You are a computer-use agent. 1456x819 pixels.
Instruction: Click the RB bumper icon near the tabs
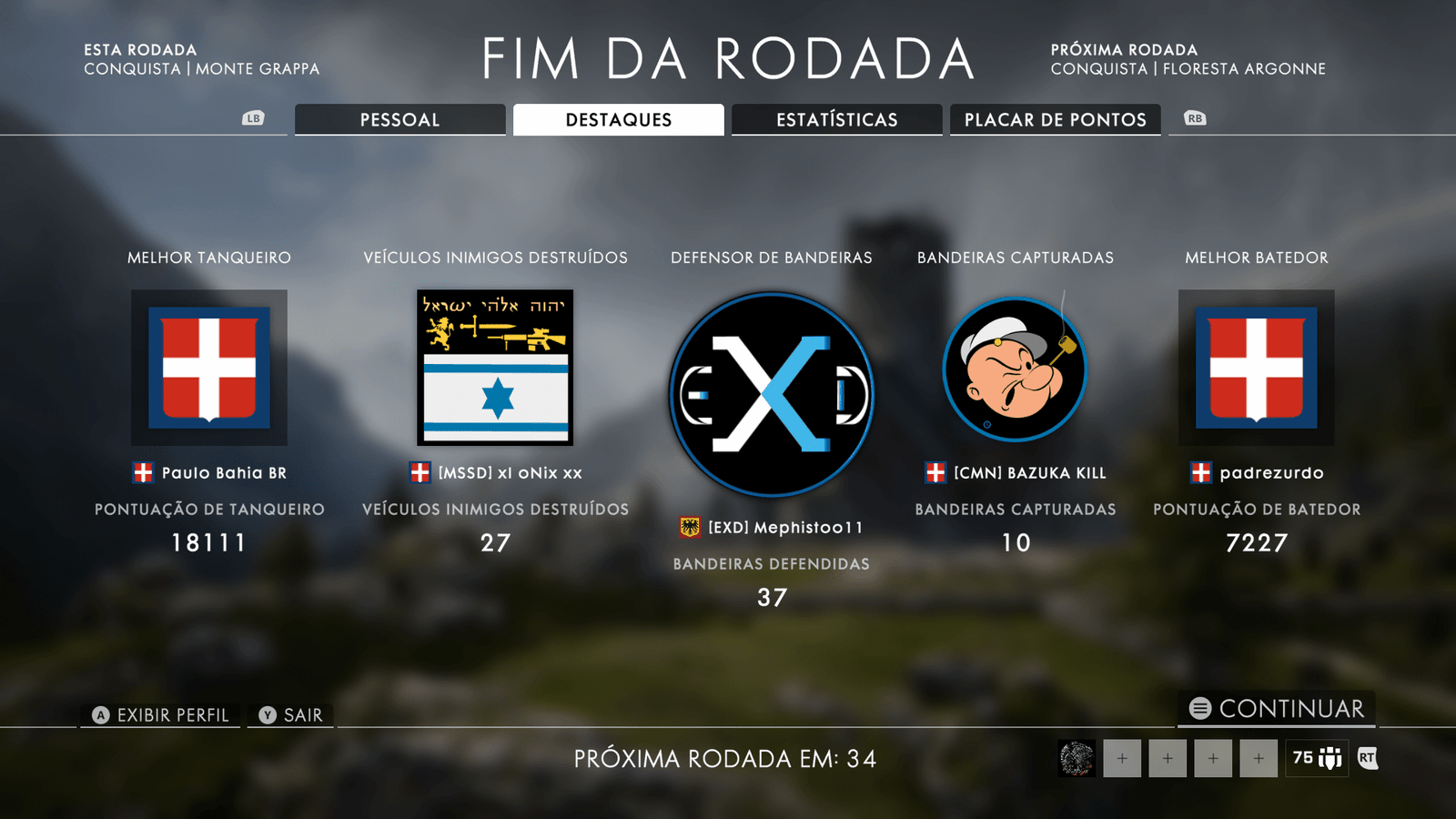[1196, 118]
